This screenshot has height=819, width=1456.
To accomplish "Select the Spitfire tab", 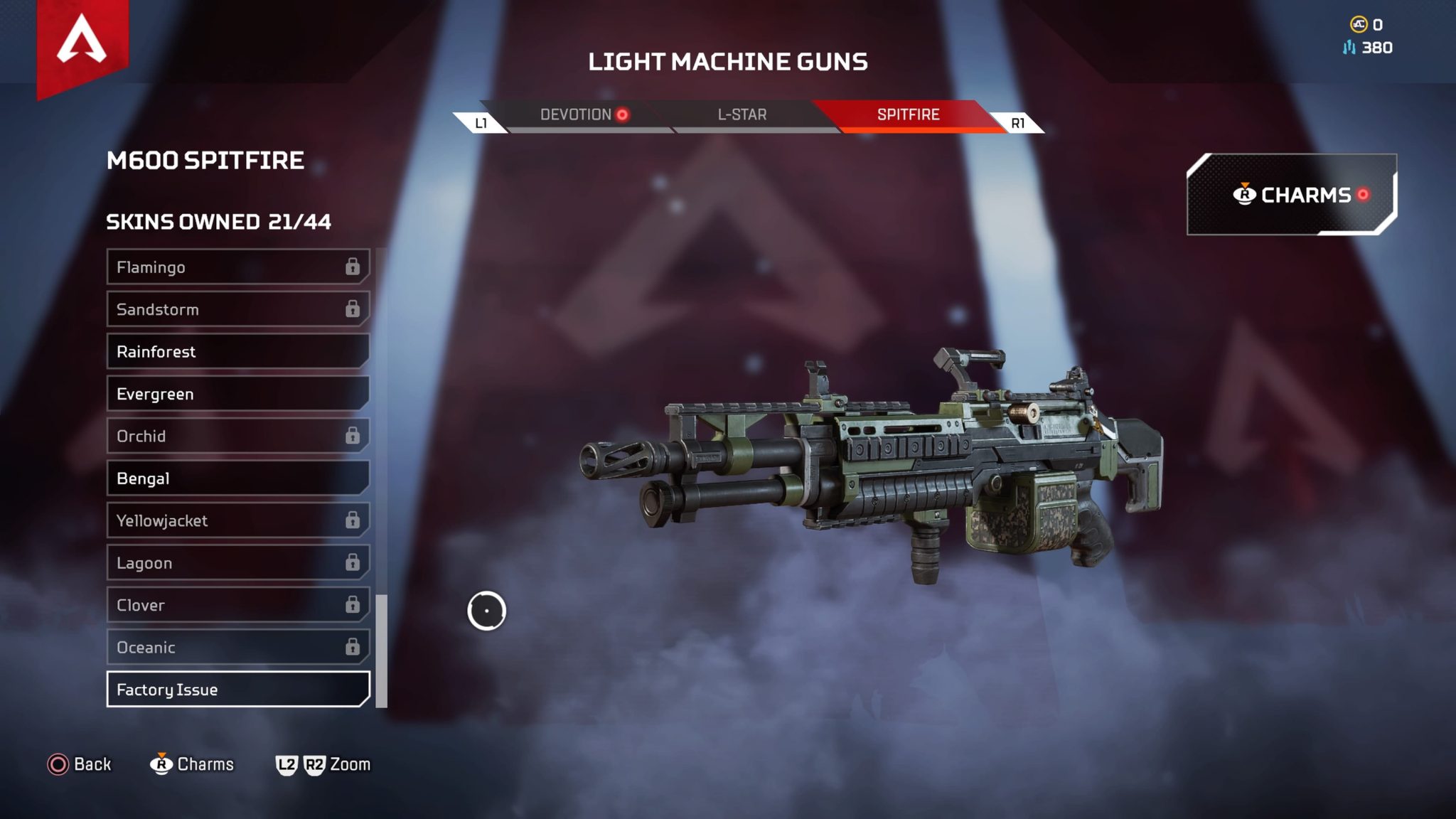I will tap(908, 115).
